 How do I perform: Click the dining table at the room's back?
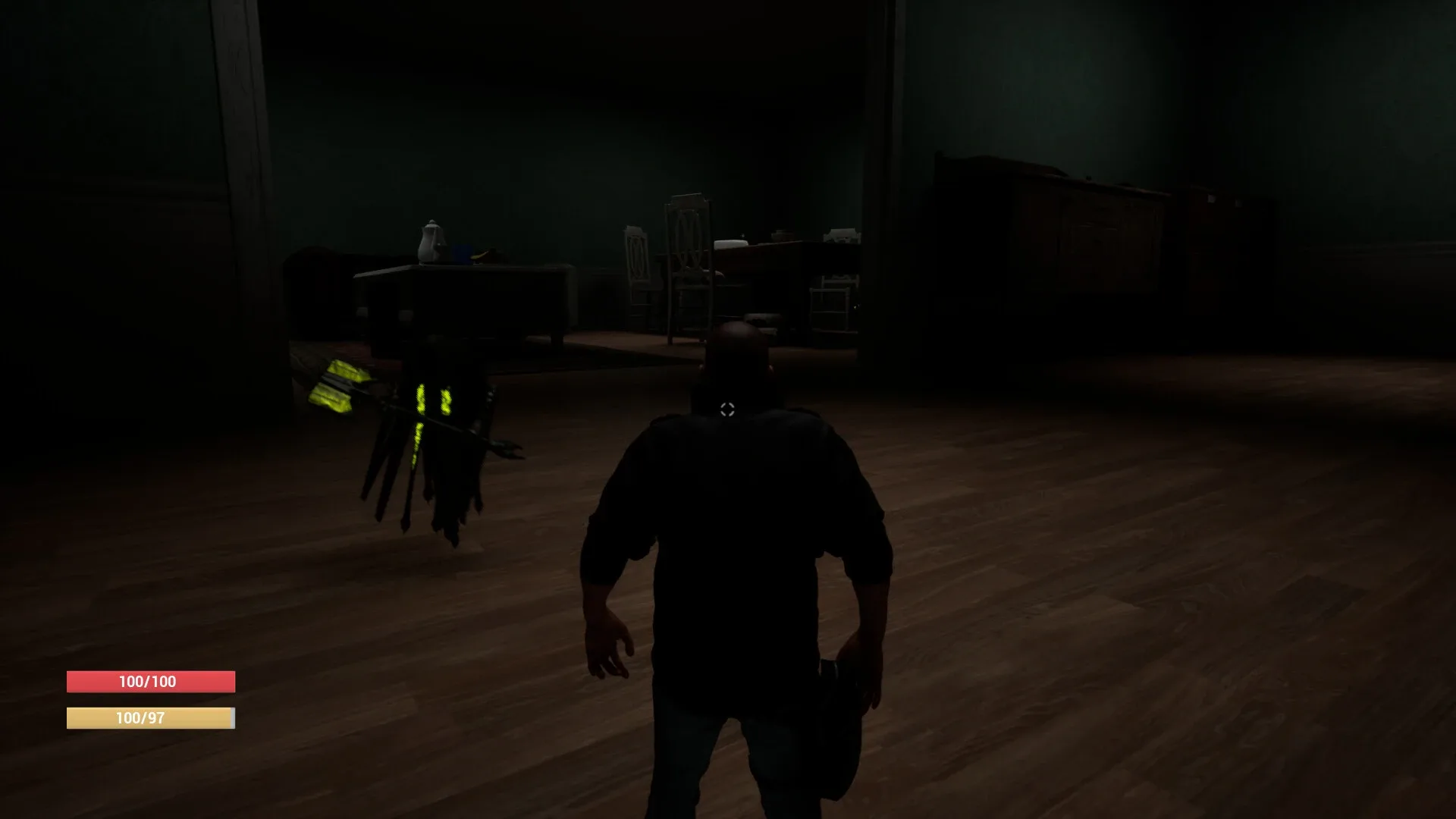[x=770, y=258]
